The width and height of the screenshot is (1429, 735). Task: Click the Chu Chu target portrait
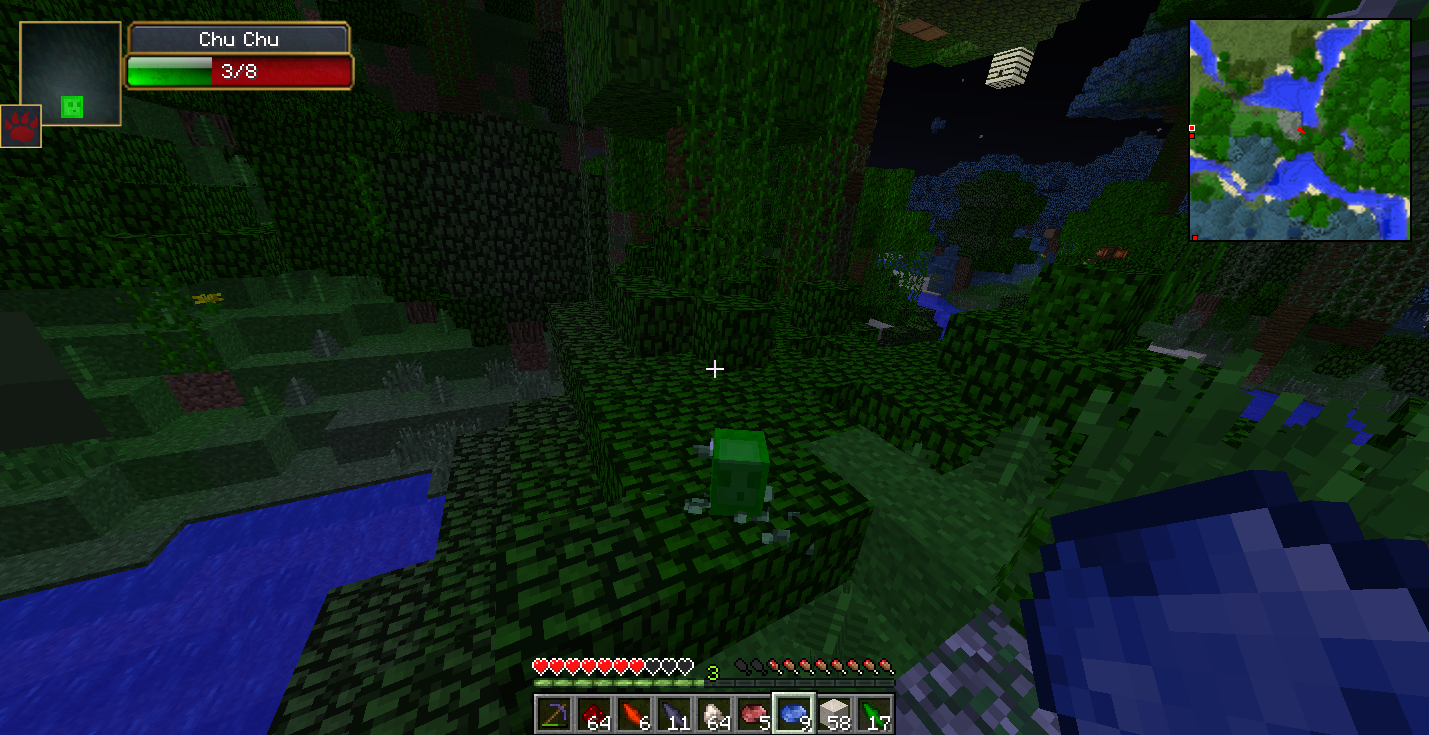point(71,74)
